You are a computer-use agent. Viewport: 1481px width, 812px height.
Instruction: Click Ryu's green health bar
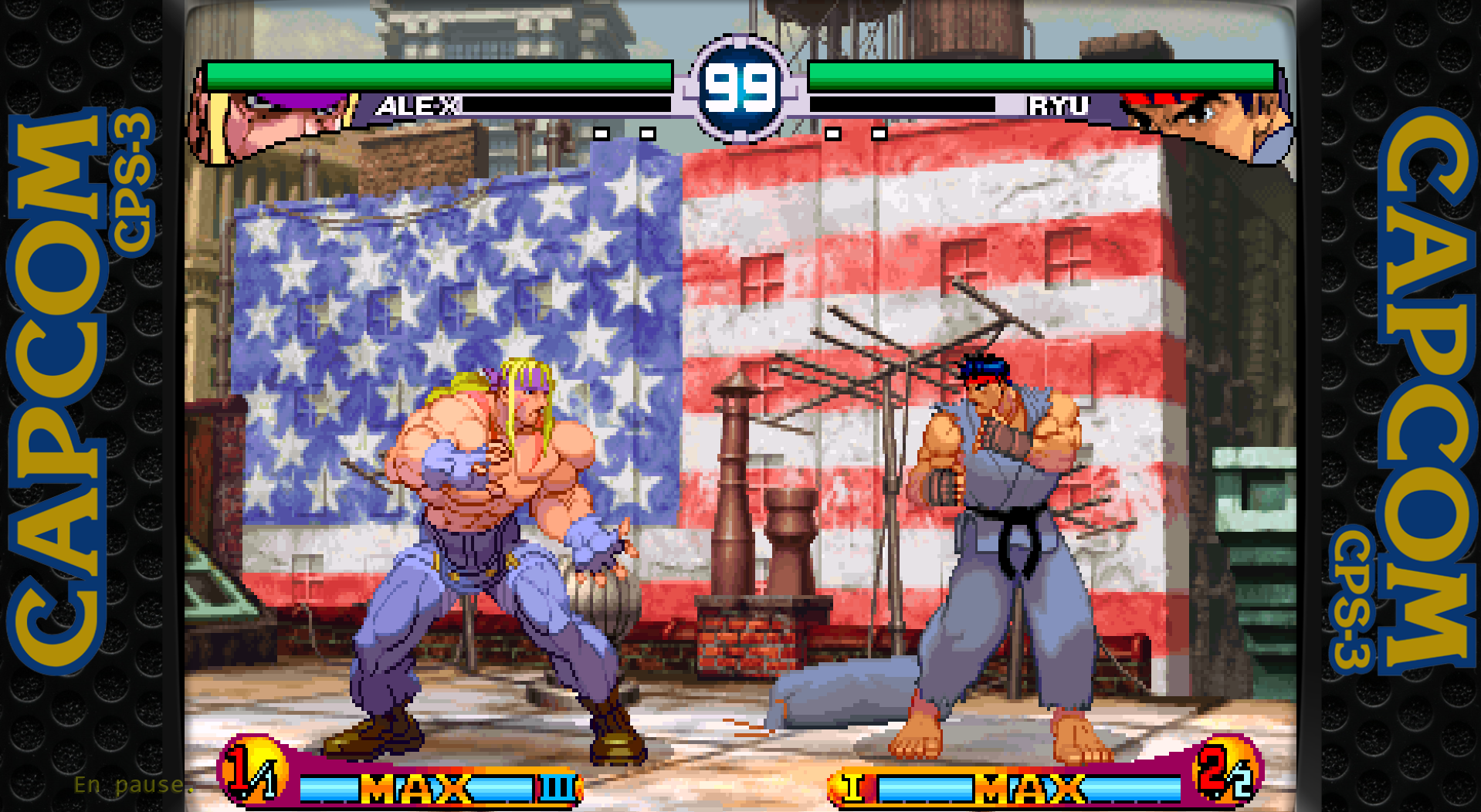coord(1042,76)
